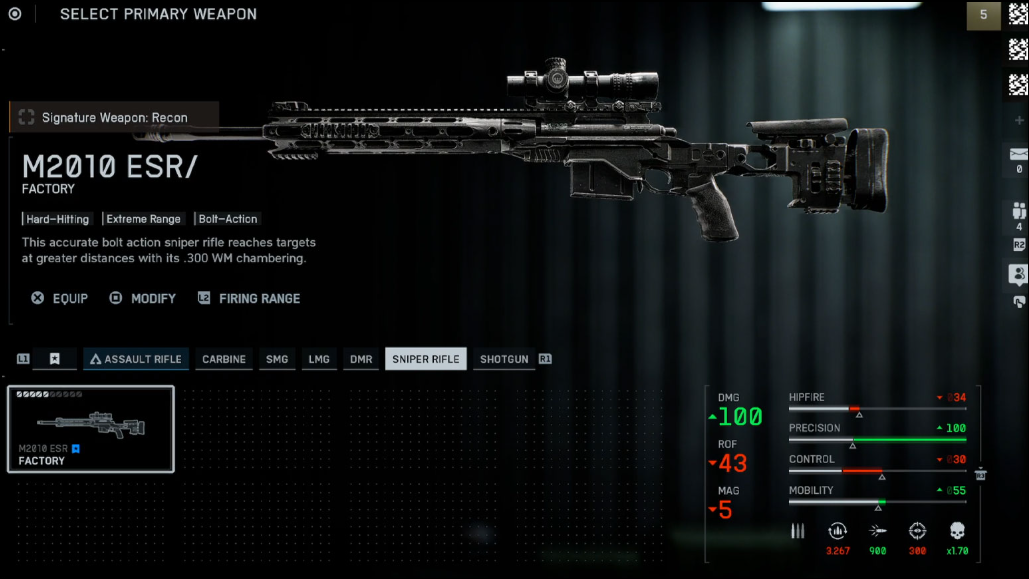The image size is (1029, 579).
Task: Select the DMR category tab
Action: click(360, 359)
